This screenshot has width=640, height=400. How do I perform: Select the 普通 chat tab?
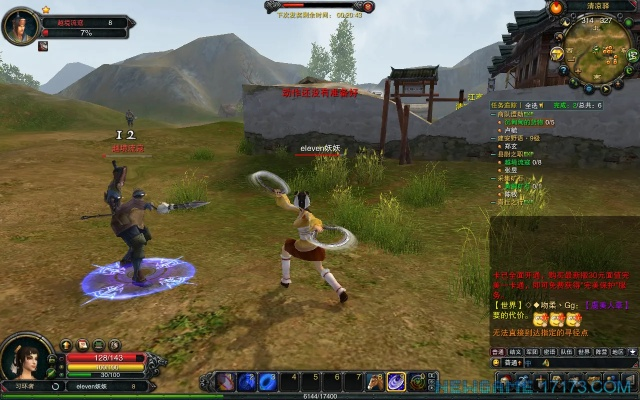click(497, 352)
